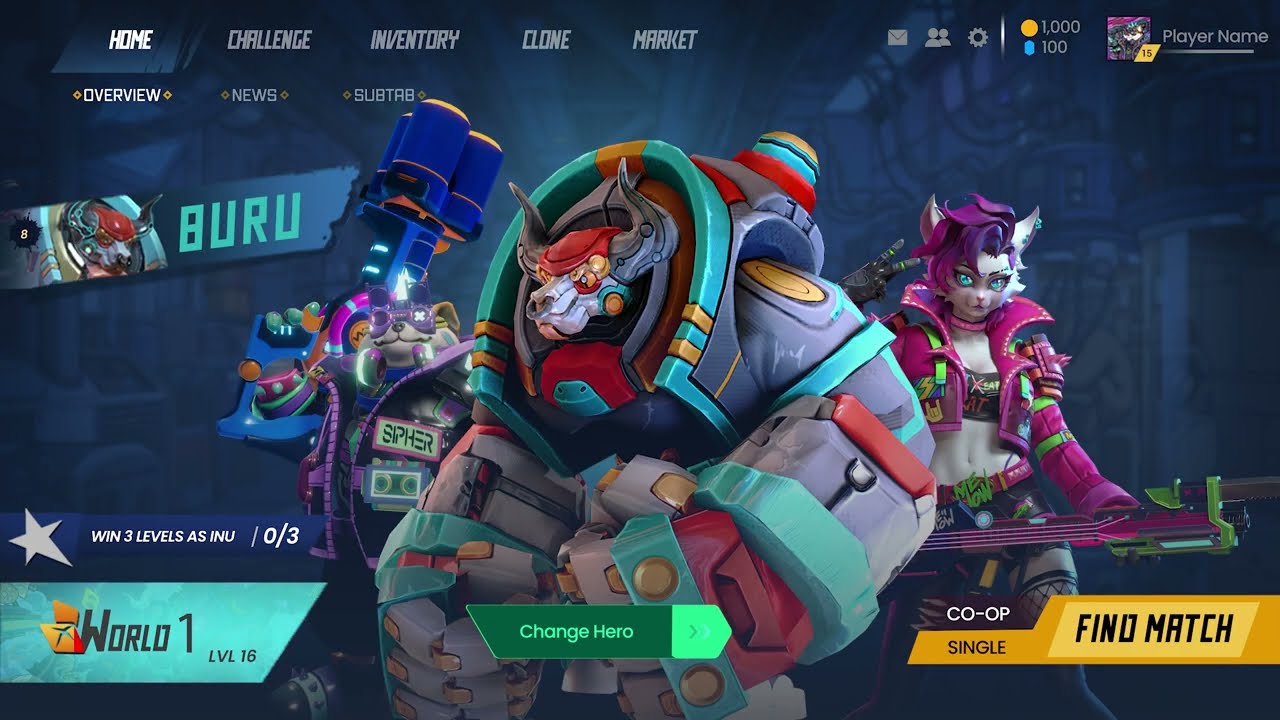
Task: Switch to the CHALLENGE tab
Action: (268, 40)
